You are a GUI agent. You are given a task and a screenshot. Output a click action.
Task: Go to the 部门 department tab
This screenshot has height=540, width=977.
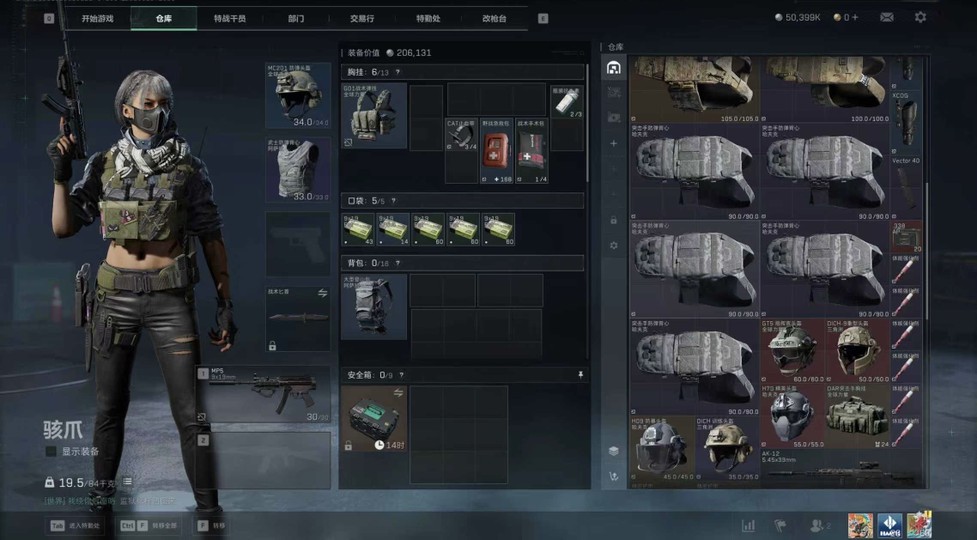point(296,18)
